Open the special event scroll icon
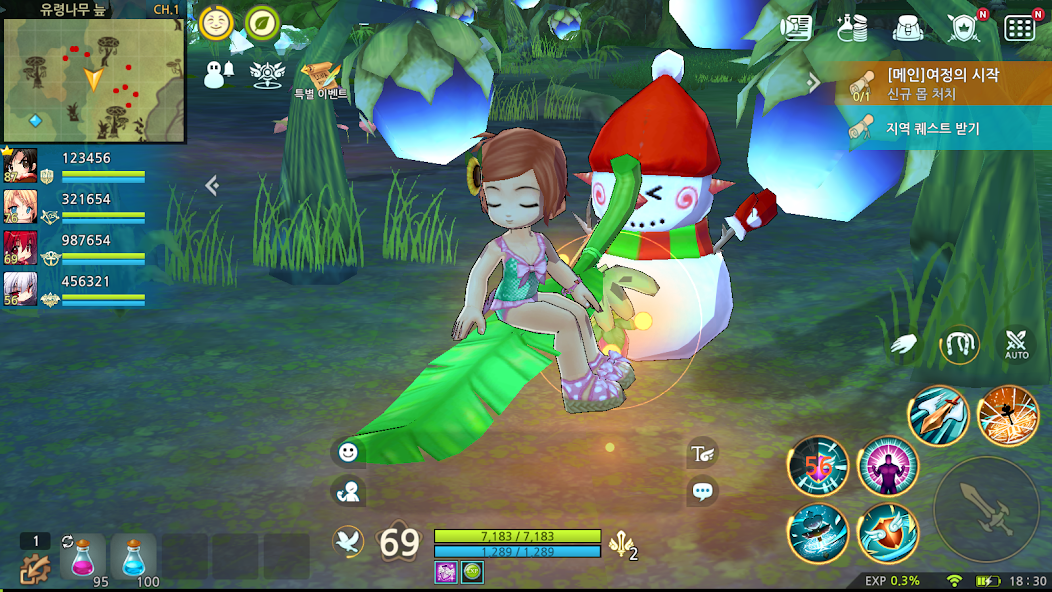Image resolution: width=1052 pixels, height=592 pixels. 320,76
